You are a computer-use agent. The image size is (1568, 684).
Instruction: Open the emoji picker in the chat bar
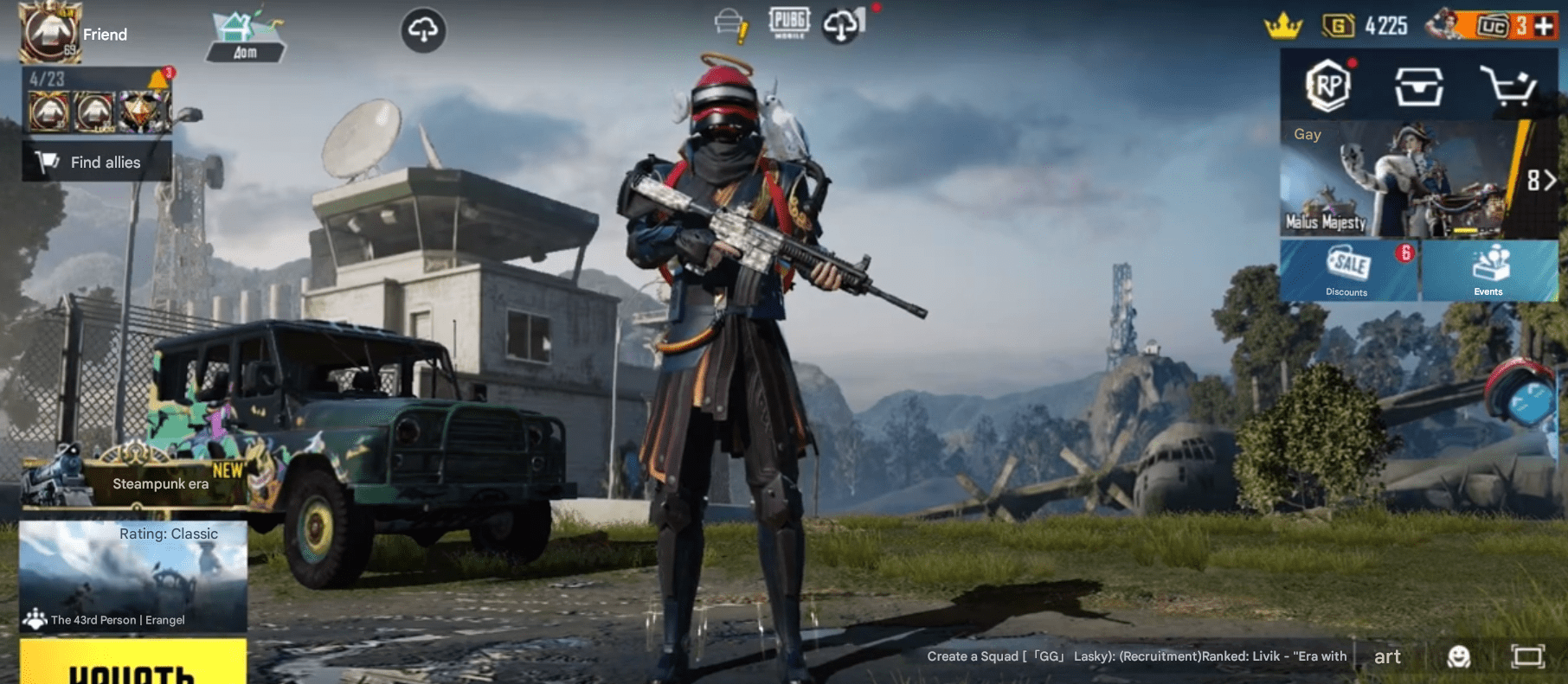[1462, 656]
